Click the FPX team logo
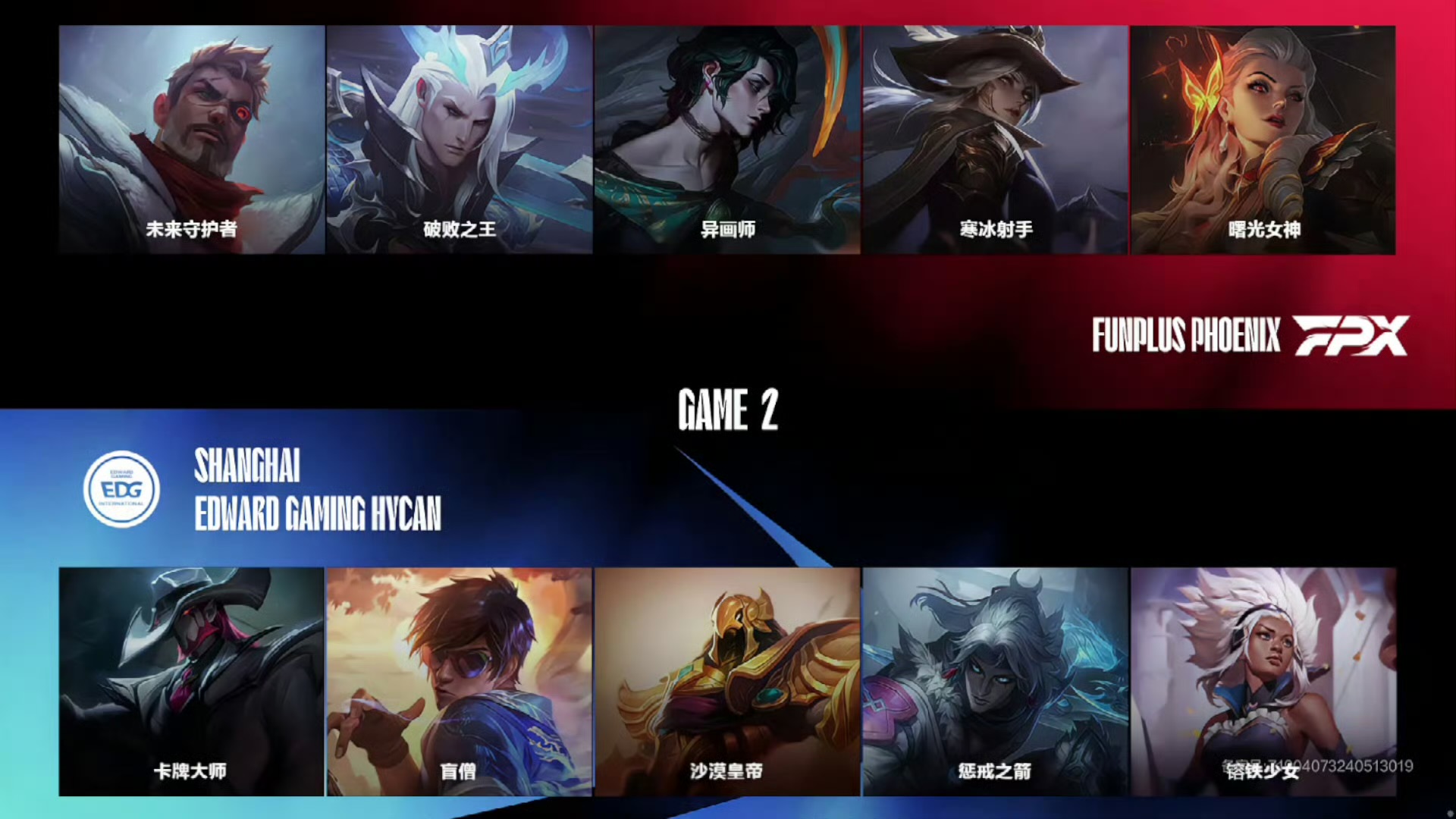Screen dimensions: 1456x819 click(x=1351, y=335)
